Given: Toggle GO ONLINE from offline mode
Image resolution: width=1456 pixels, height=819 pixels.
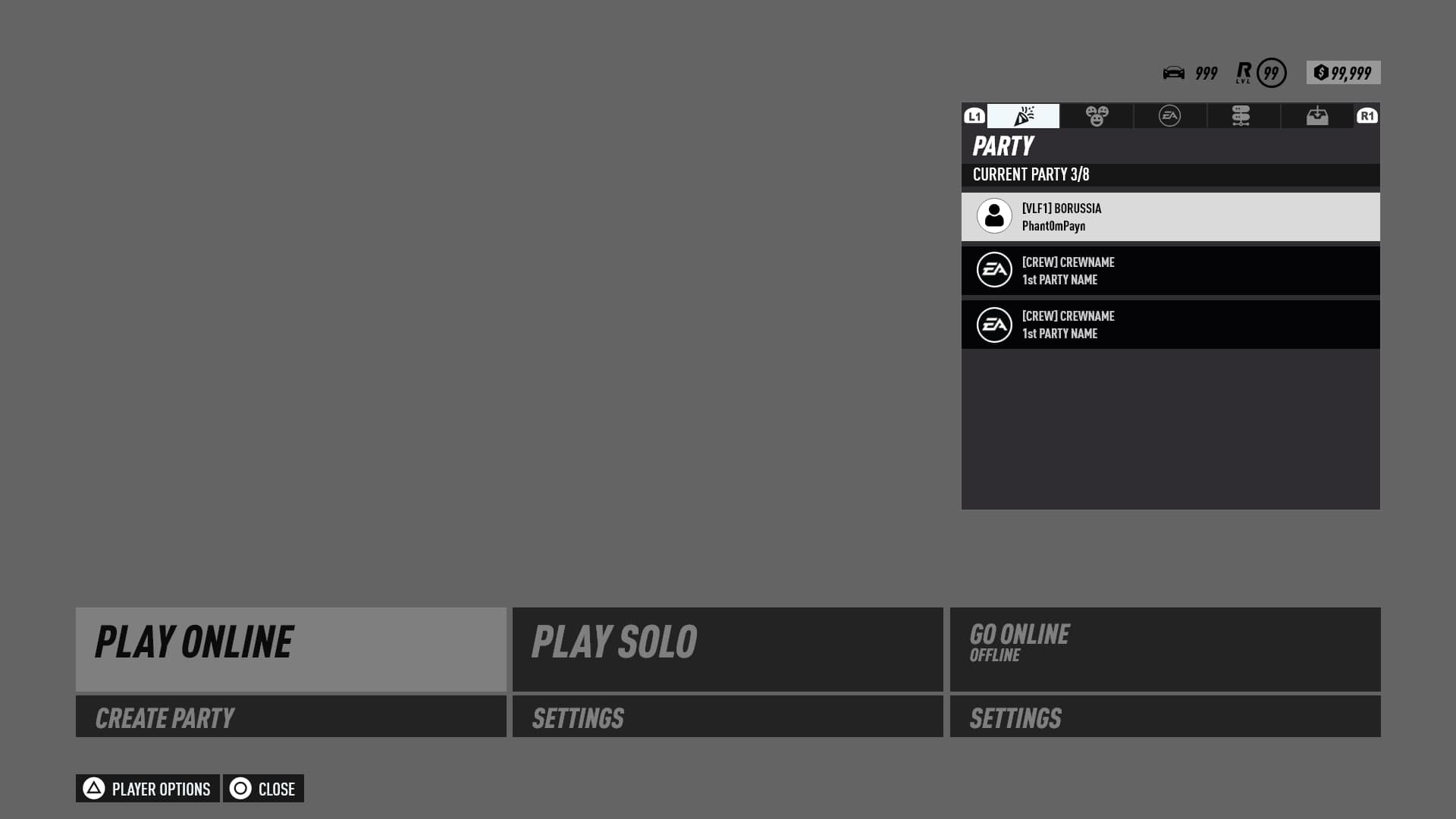Looking at the screenshot, I should click(x=1164, y=649).
